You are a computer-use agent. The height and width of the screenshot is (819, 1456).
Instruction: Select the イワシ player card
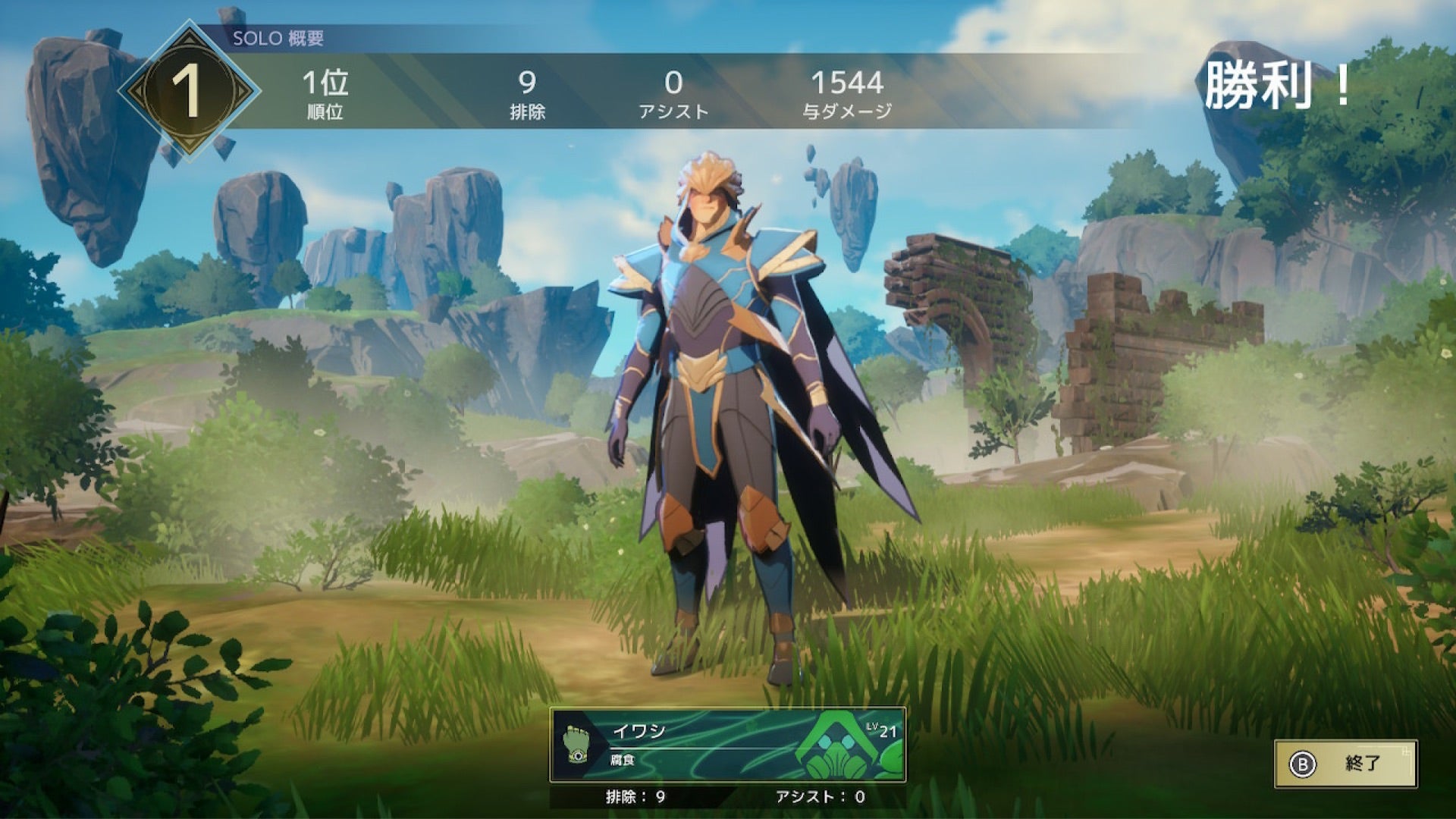(x=727, y=745)
